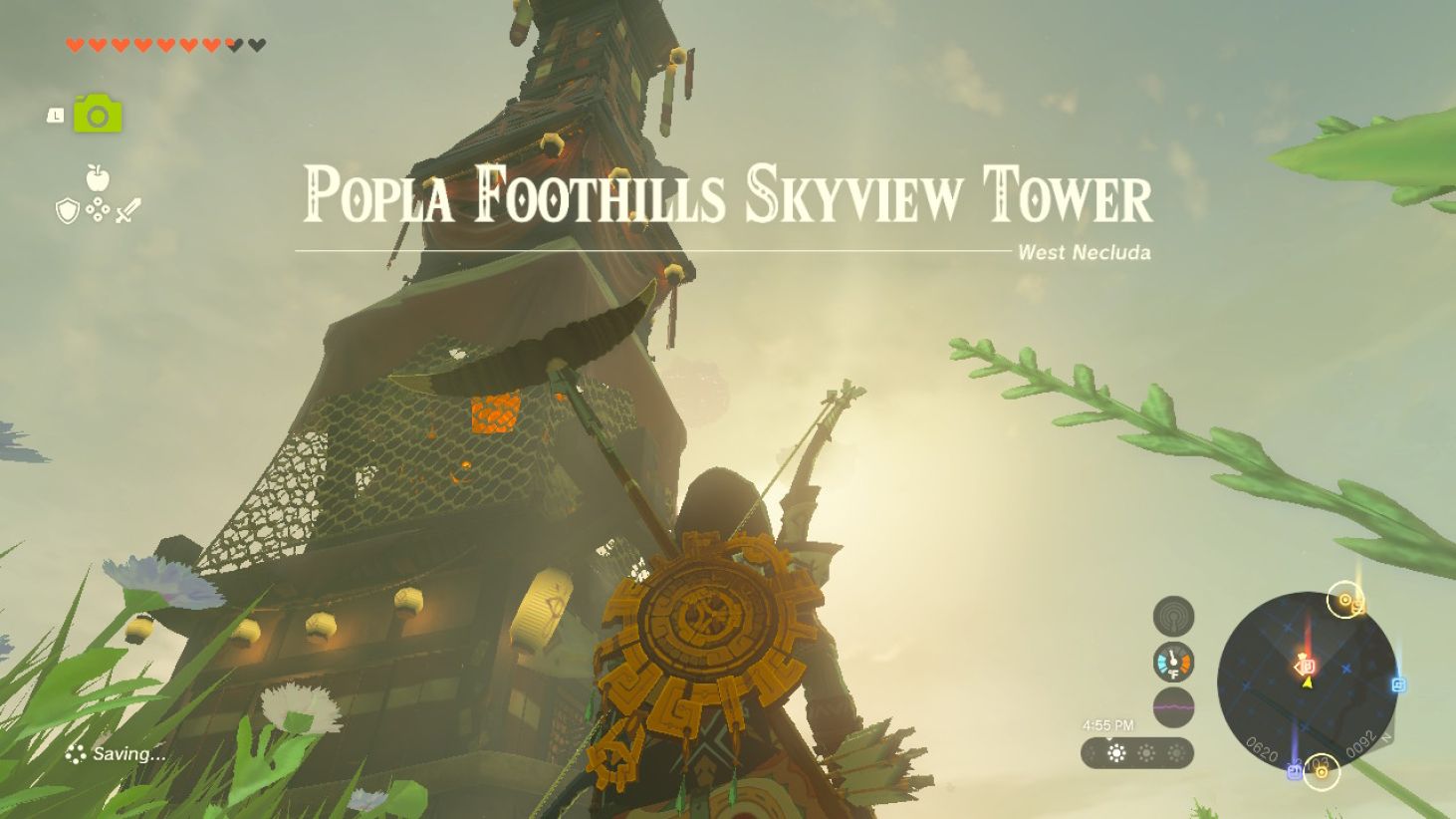Click the last darkened heart container
The image size is (1456, 819).
click(258, 44)
